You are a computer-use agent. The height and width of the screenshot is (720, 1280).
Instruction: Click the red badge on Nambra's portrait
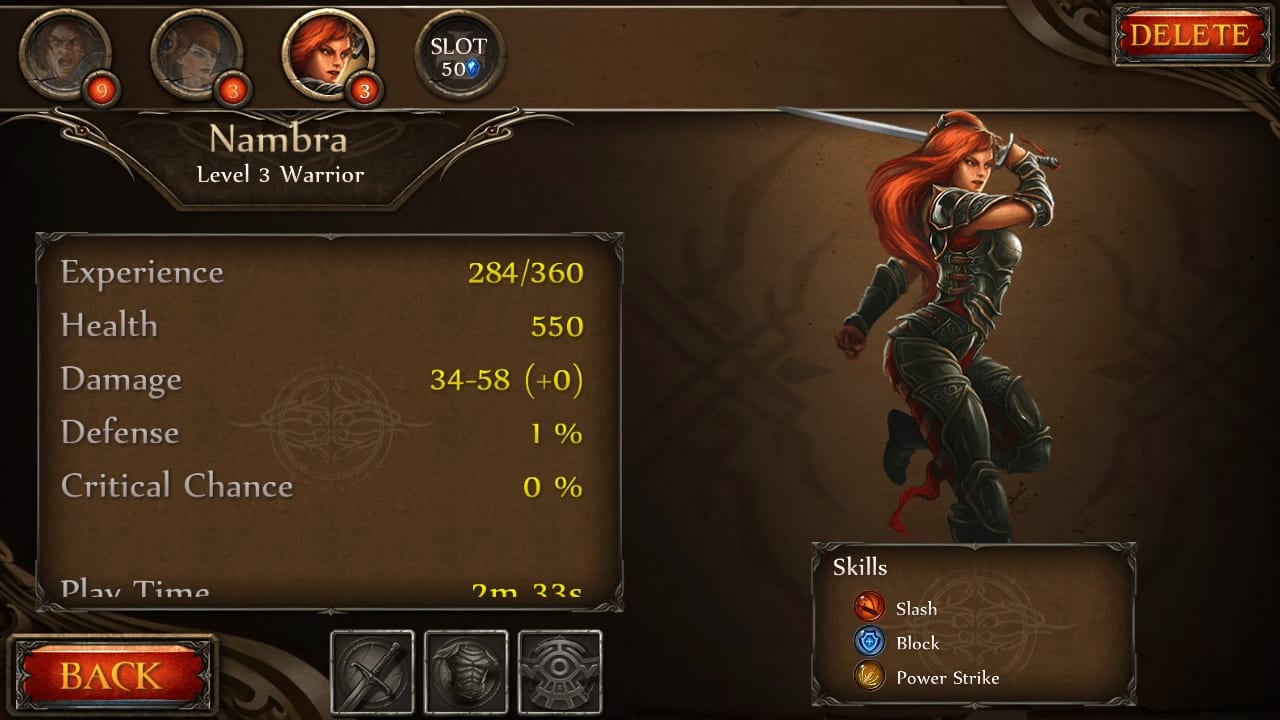pos(363,90)
